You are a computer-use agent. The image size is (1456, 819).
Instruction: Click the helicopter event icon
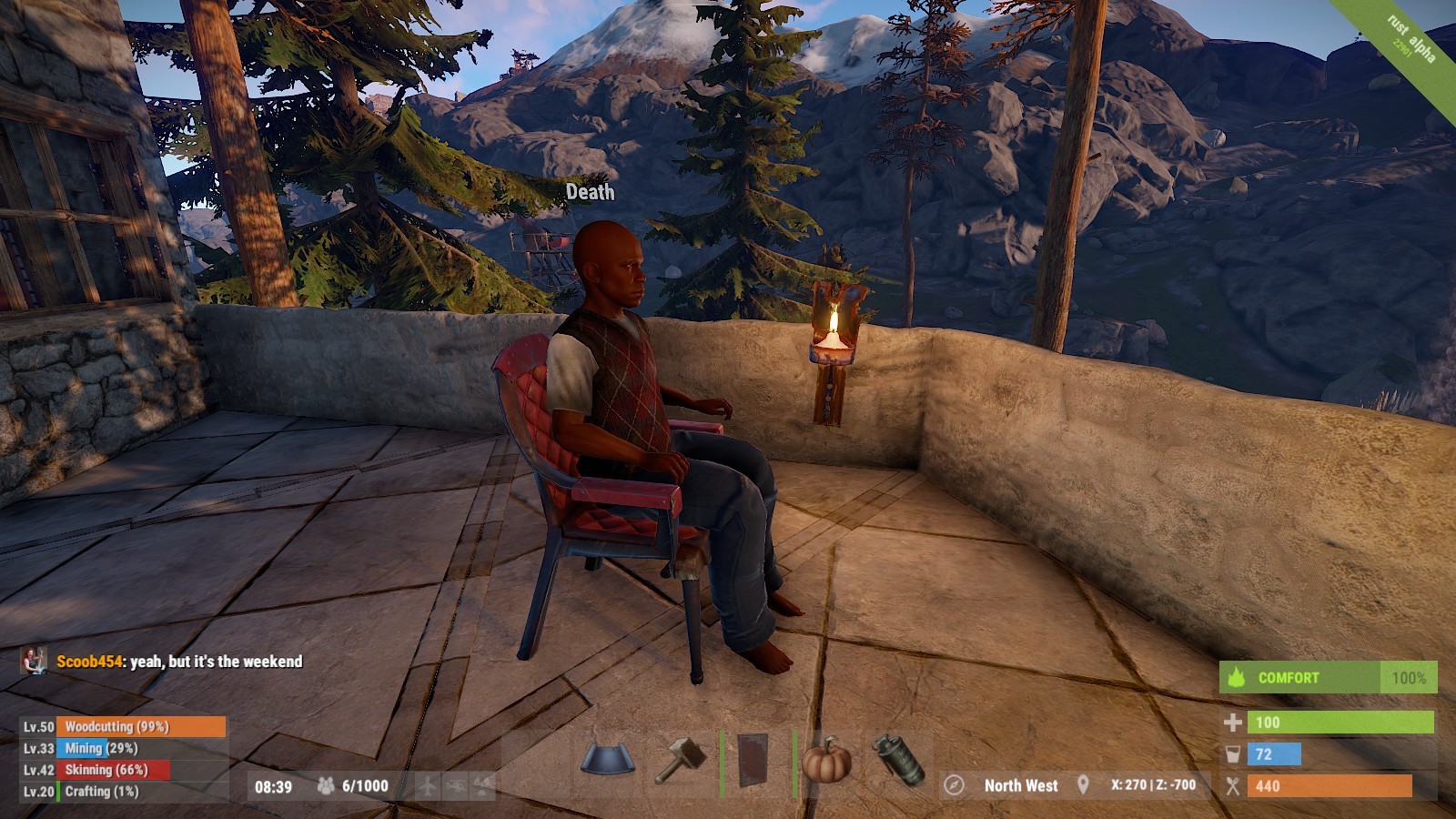click(456, 785)
